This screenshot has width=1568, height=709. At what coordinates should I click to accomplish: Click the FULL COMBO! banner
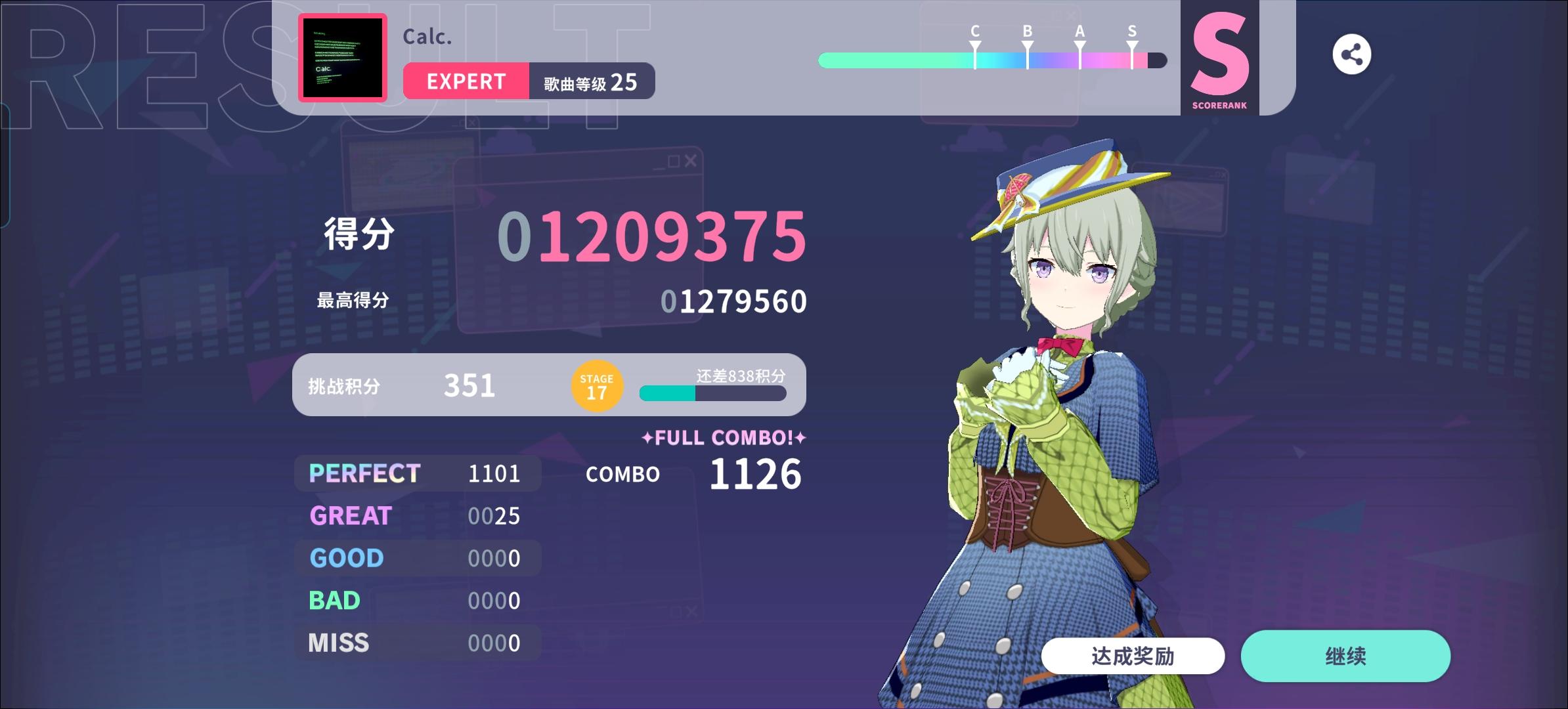(723, 438)
